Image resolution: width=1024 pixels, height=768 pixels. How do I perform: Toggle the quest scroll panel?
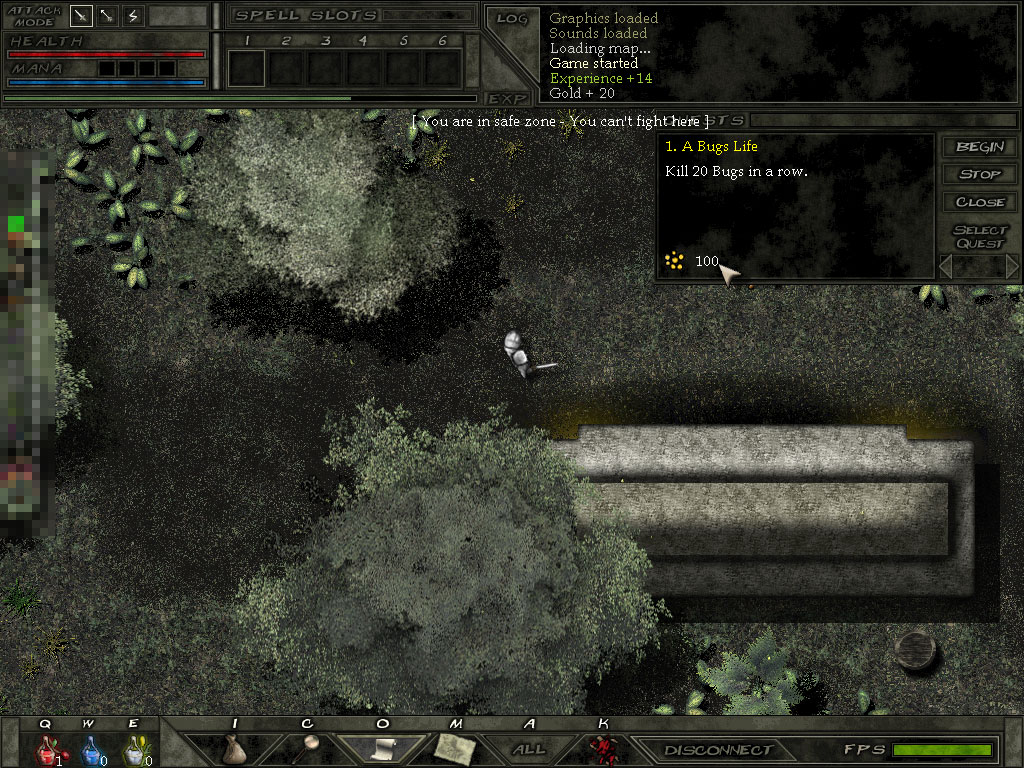(382, 748)
